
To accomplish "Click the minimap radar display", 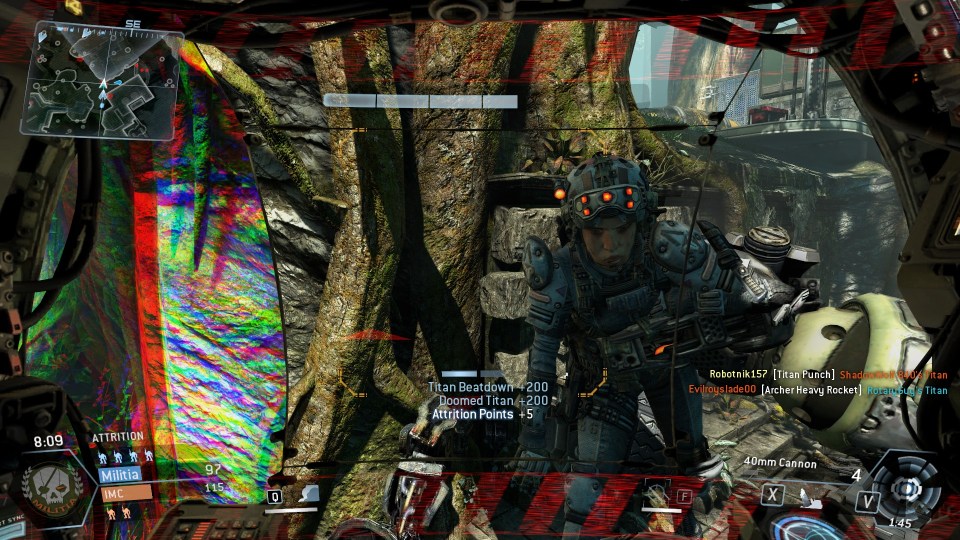I will coord(101,79).
